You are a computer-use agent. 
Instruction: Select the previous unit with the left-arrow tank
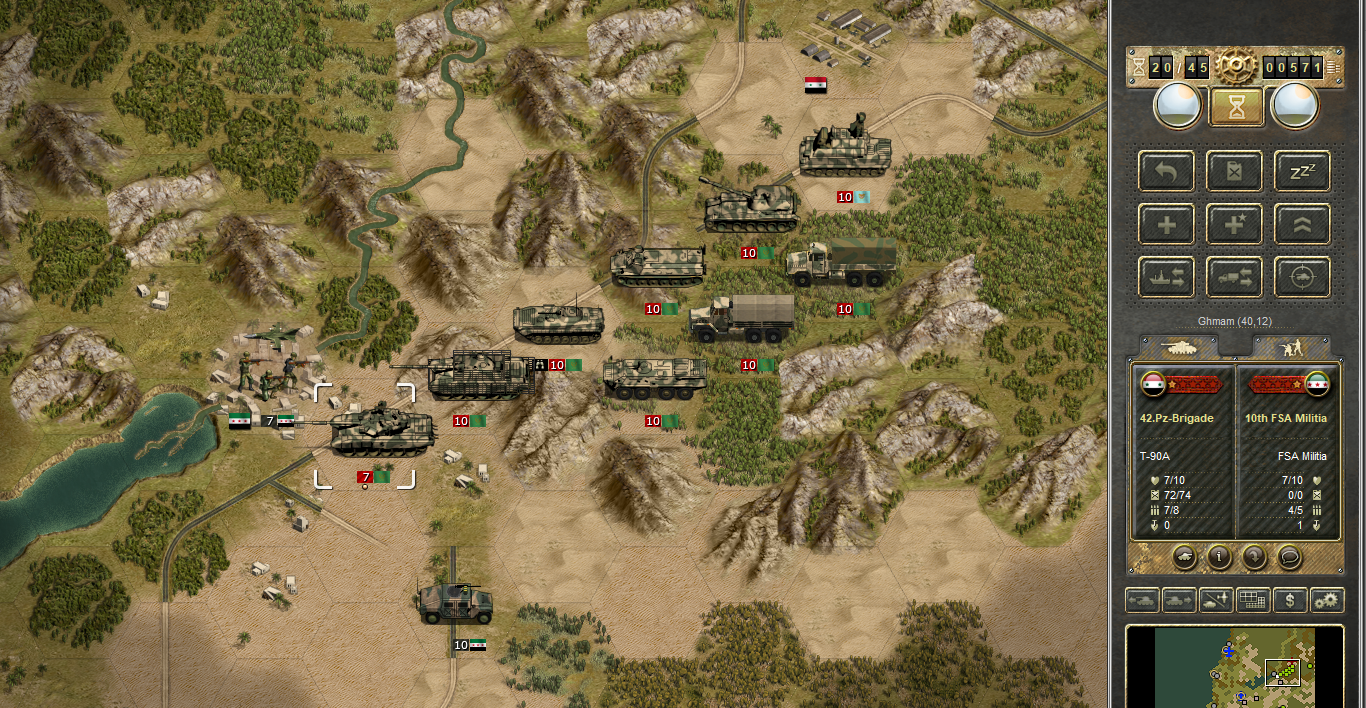click(x=1142, y=601)
